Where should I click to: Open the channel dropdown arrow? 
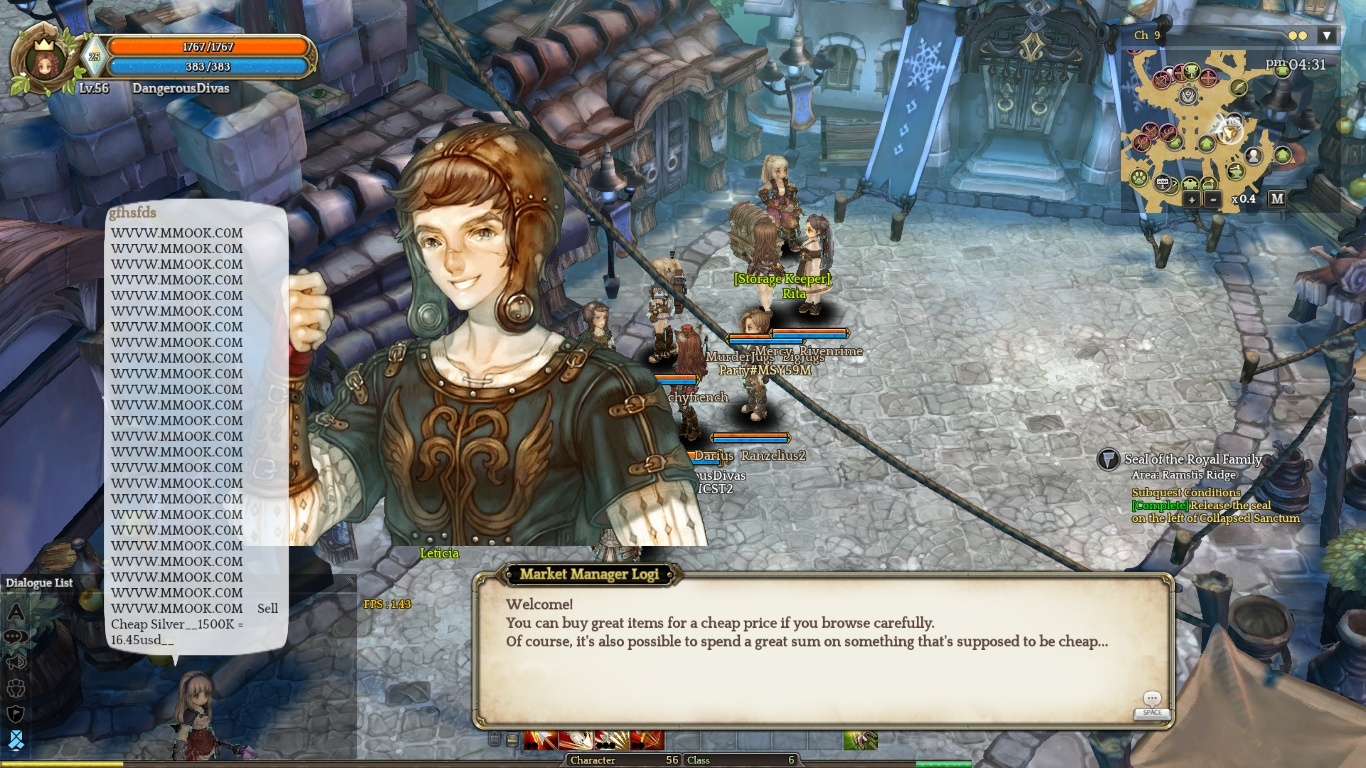click(x=1327, y=36)
